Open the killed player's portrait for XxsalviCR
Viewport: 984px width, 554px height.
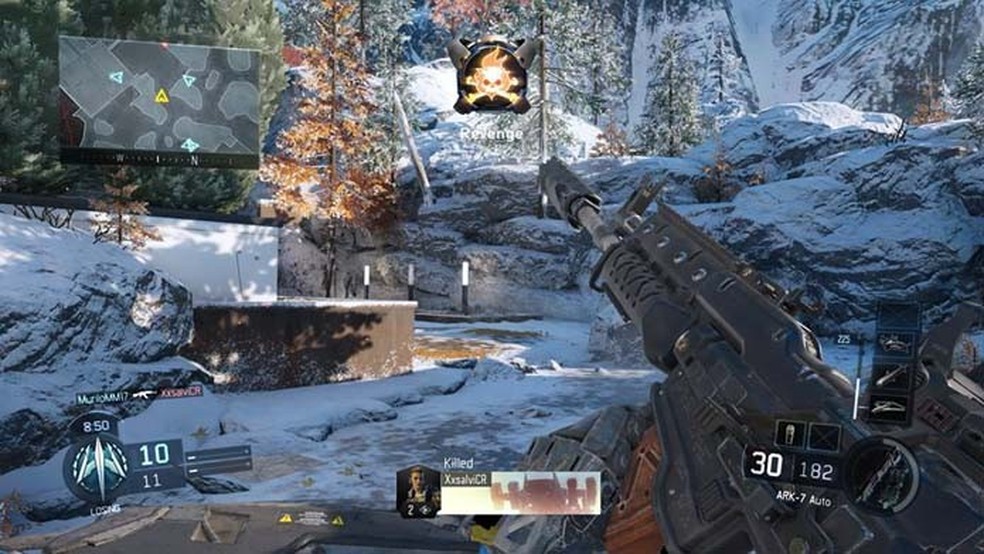[x=418, y=490]
